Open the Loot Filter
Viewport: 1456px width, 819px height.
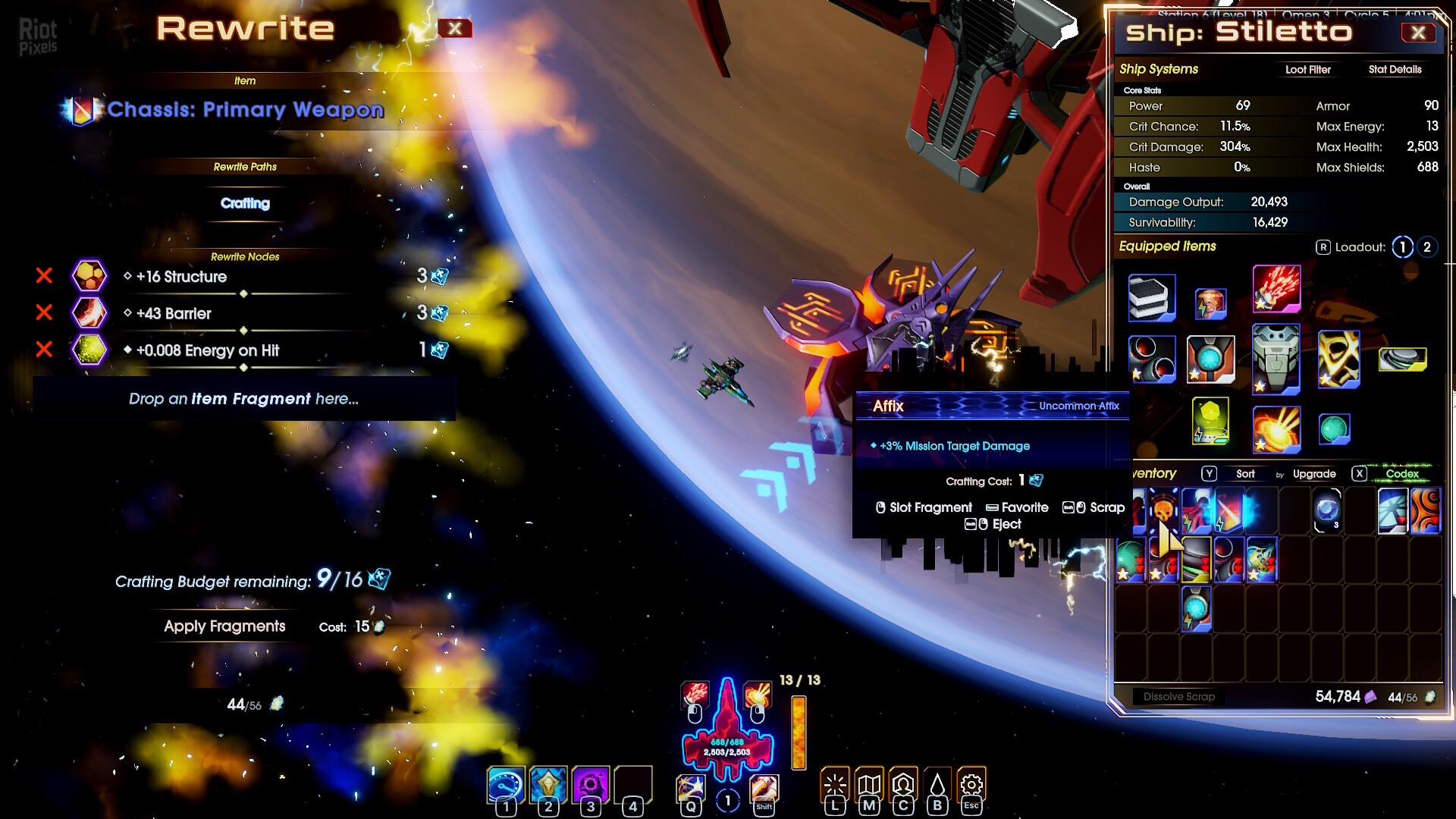coord(1307,70)
